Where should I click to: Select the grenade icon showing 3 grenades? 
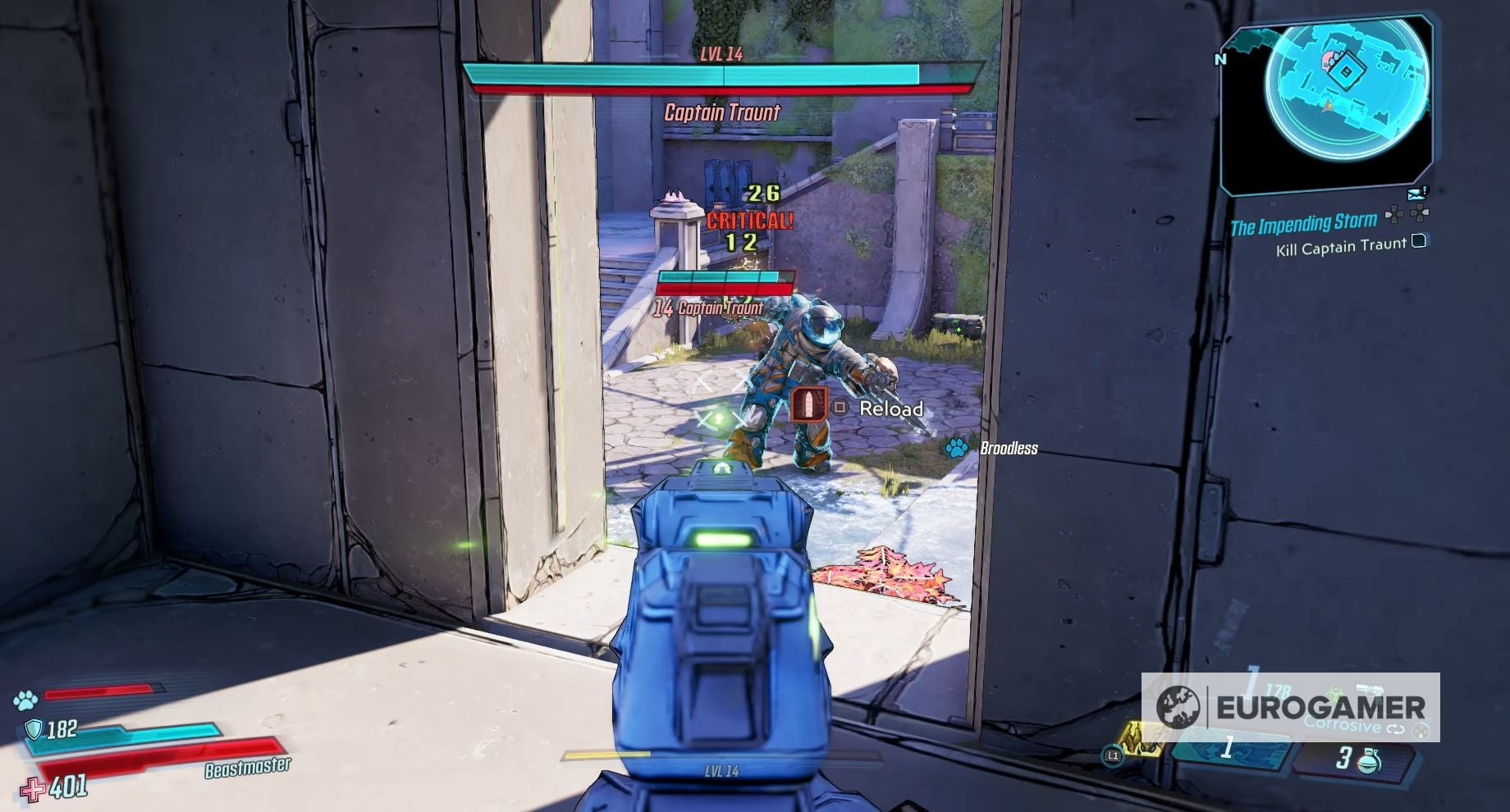pos(1368,761)
